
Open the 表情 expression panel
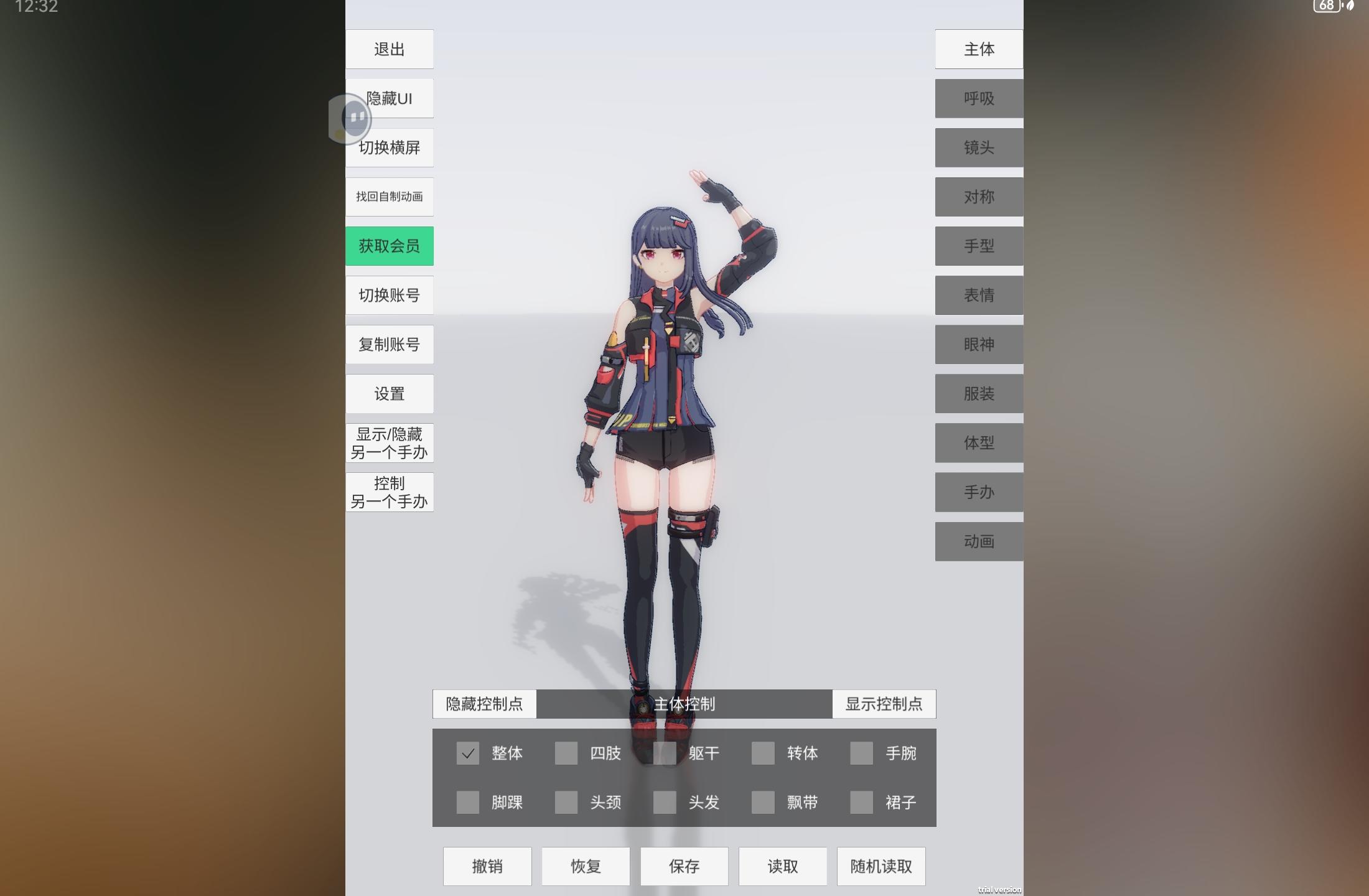tap(978, 295)
